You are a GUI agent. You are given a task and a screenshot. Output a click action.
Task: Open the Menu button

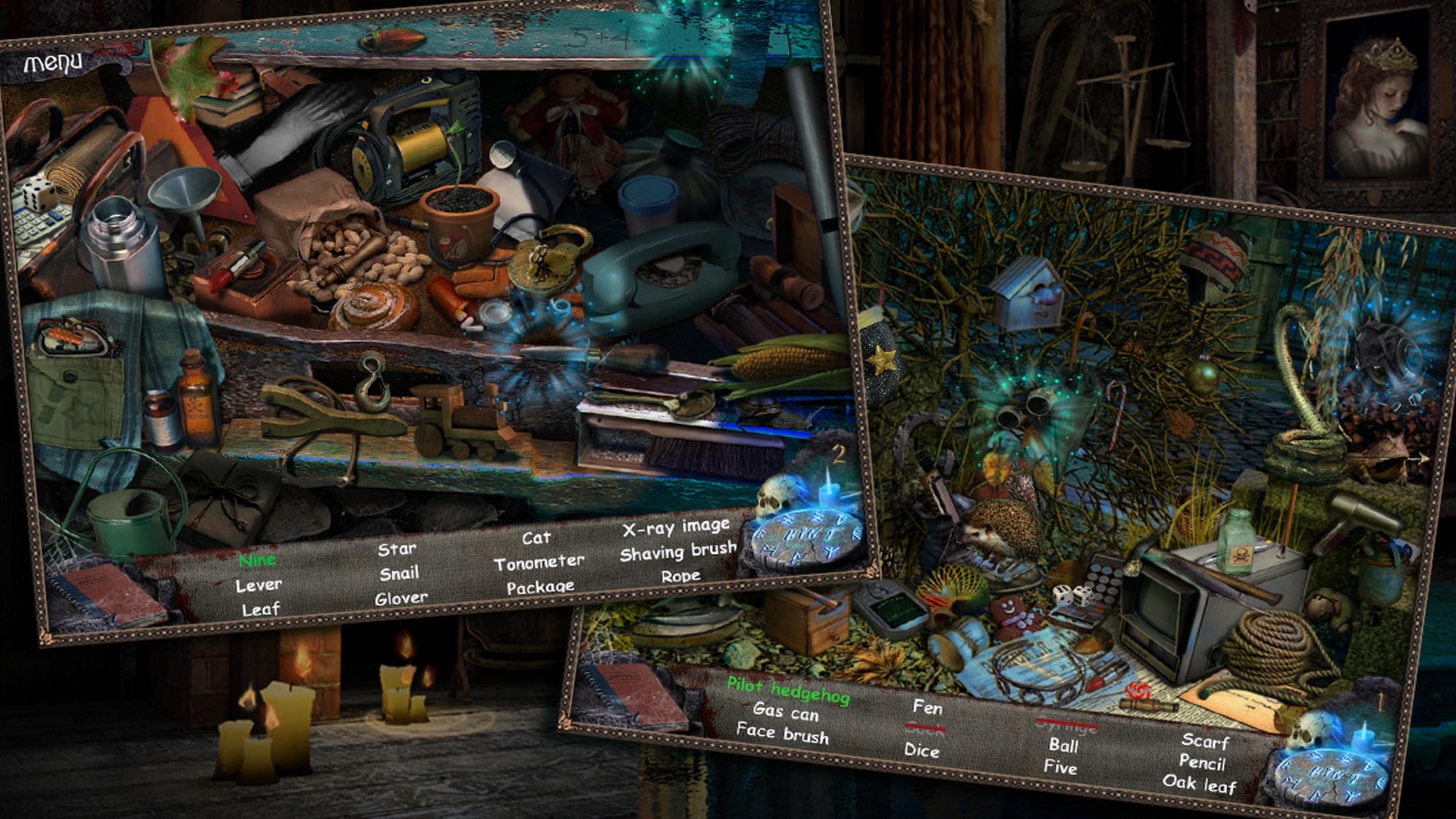53,63
